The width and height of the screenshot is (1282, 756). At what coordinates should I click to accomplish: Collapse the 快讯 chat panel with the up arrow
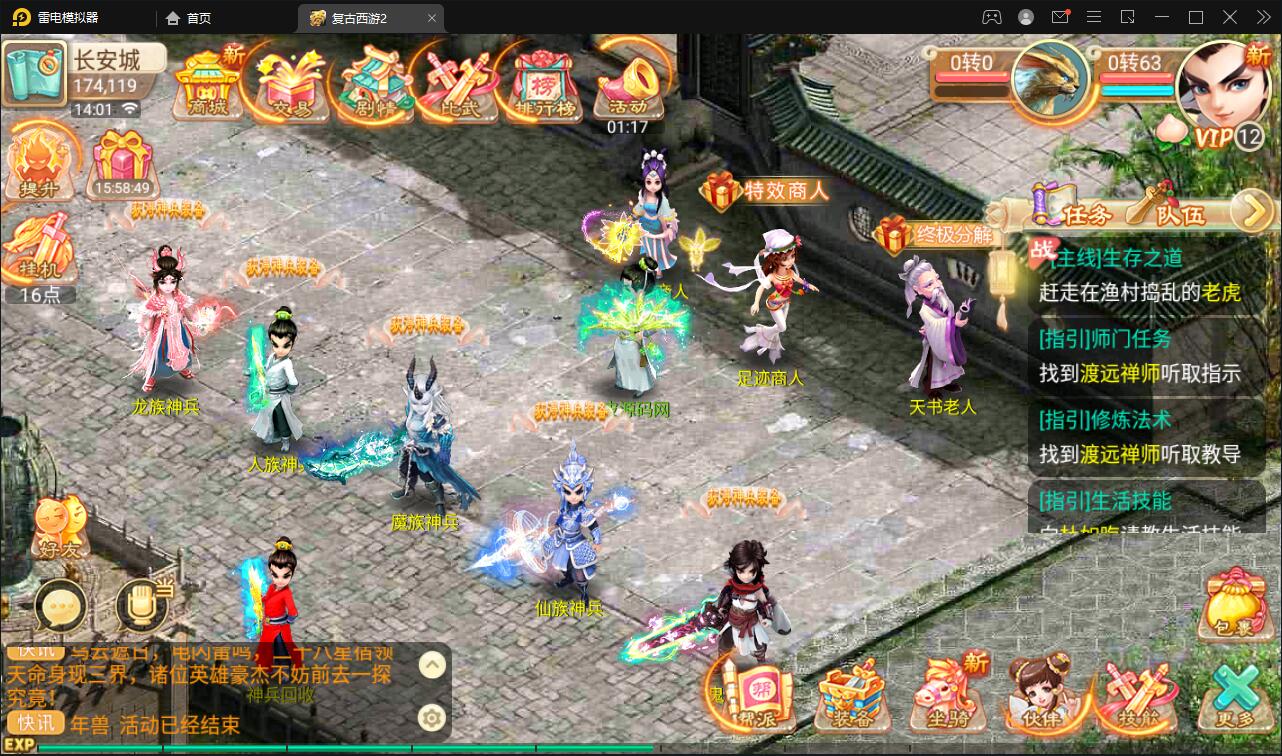432,664
